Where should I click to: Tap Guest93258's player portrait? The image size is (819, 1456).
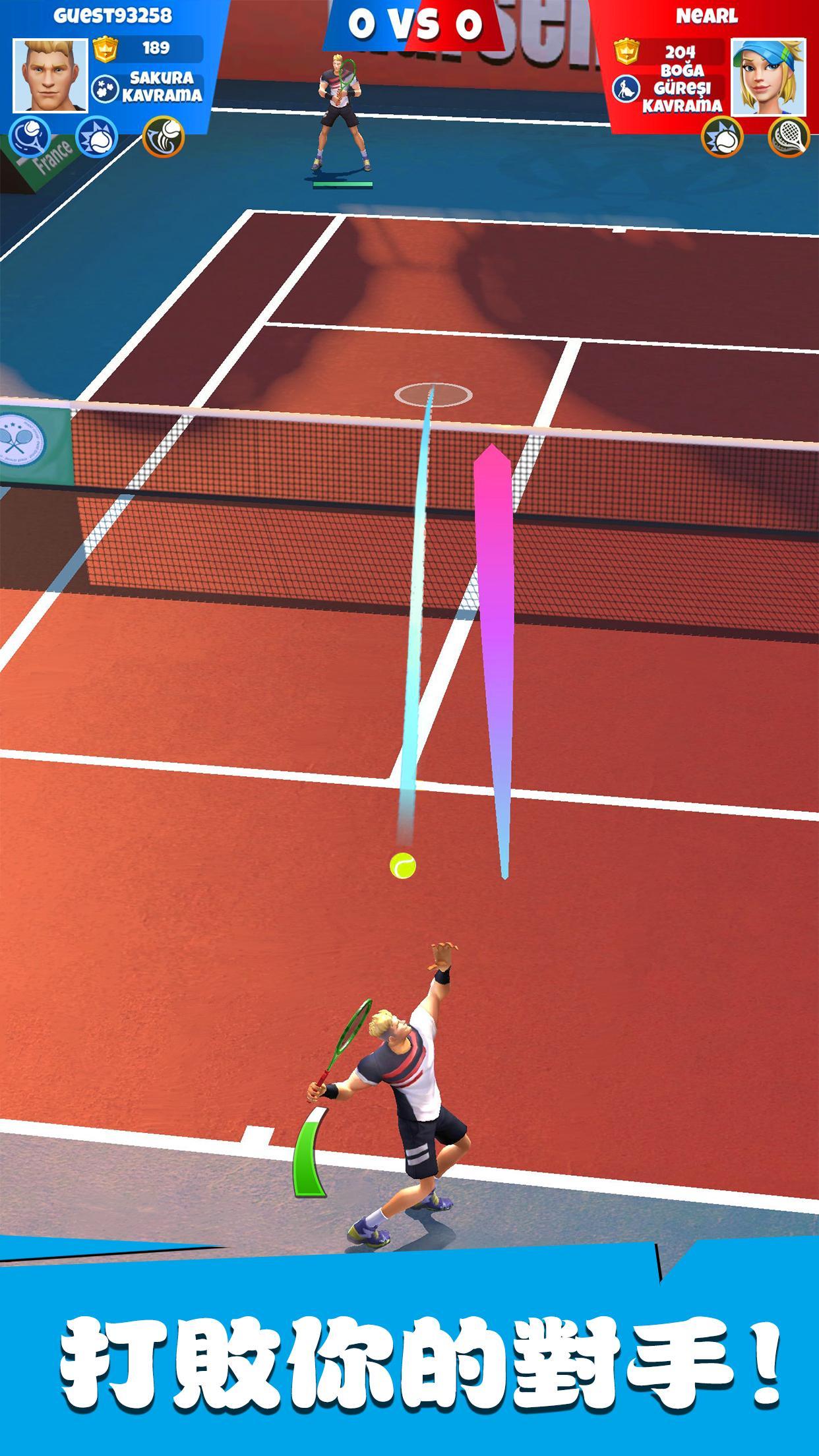tap(50, 75)
